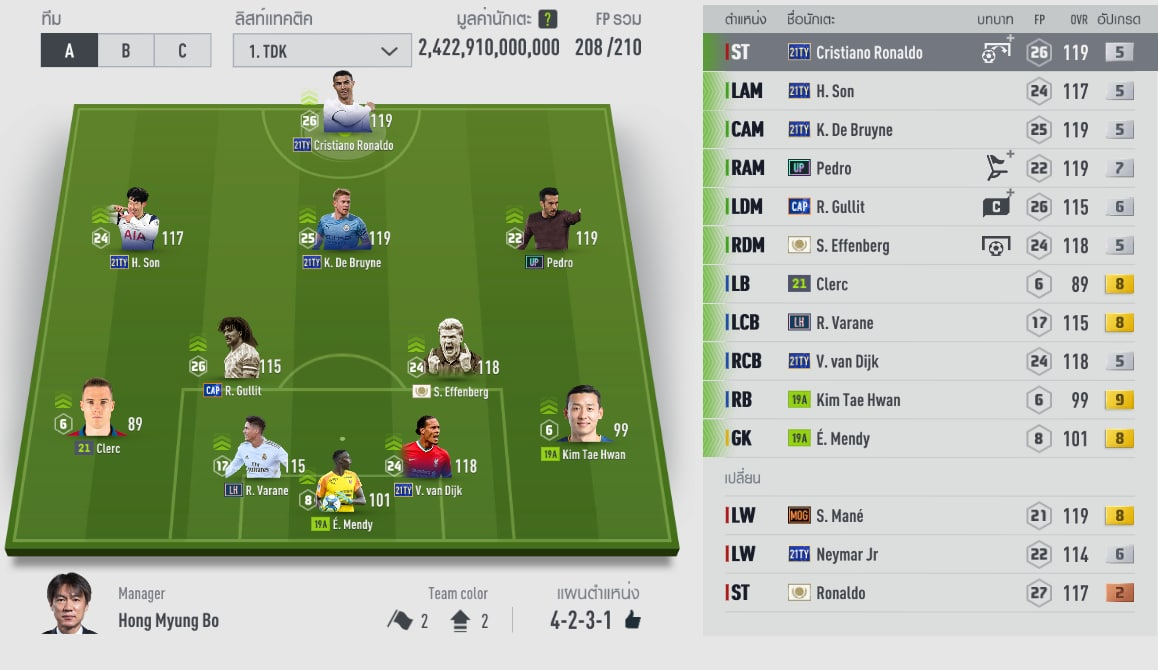The height and width of the screenshot is (670, 1158).
Task: Select R. Gullit's LDM row
Action: tap(930, 207)
